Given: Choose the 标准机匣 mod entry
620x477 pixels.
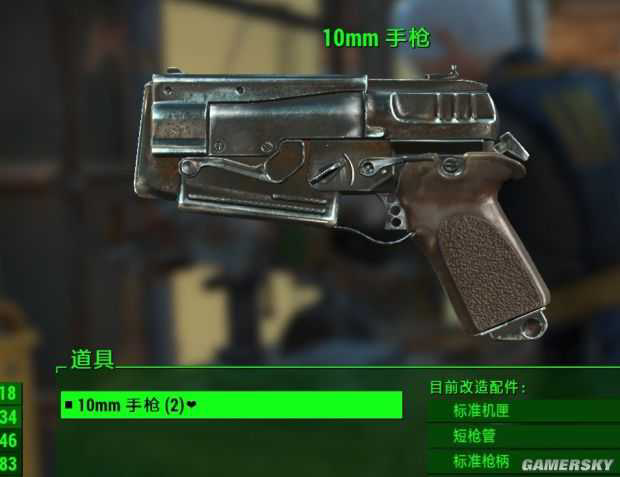Looking at the screenshot, I should [520, 410].
